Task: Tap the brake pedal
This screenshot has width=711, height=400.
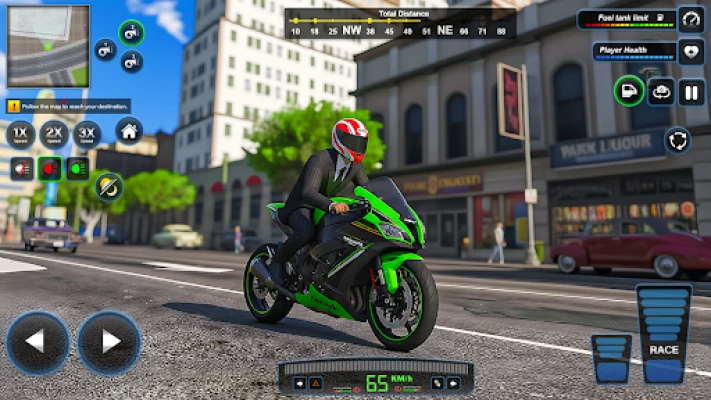Action: [610, 358]
